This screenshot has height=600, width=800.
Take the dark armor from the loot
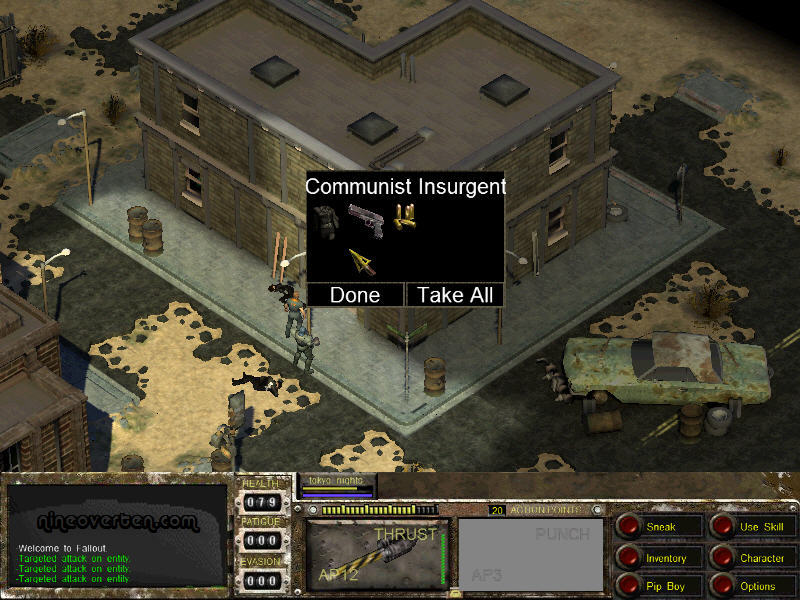point(326,220)
